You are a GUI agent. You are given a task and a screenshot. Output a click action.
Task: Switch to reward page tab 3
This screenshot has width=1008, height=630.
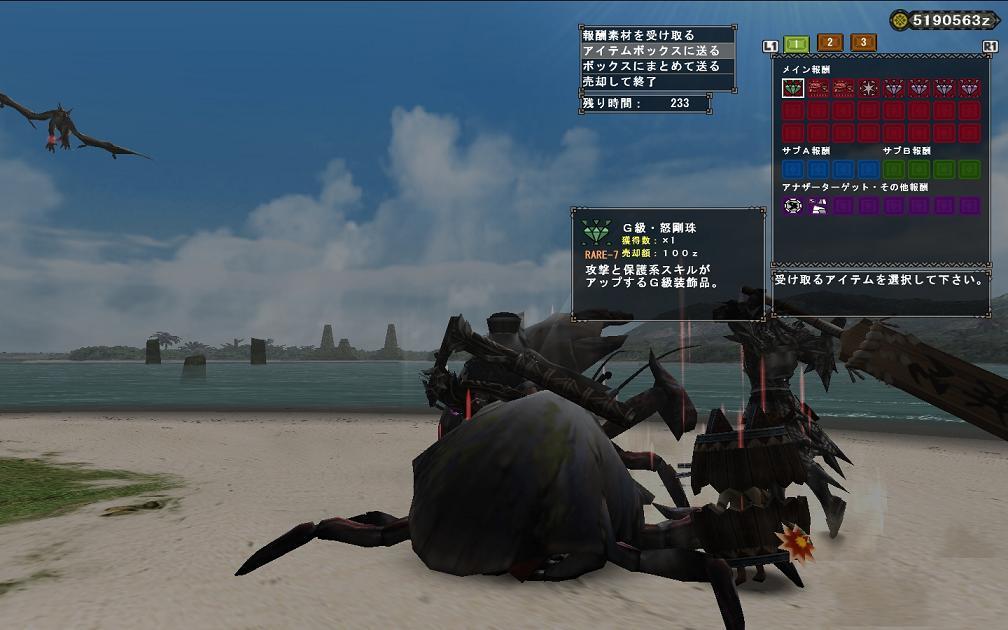pyautogui.click(x=864, y=43)
